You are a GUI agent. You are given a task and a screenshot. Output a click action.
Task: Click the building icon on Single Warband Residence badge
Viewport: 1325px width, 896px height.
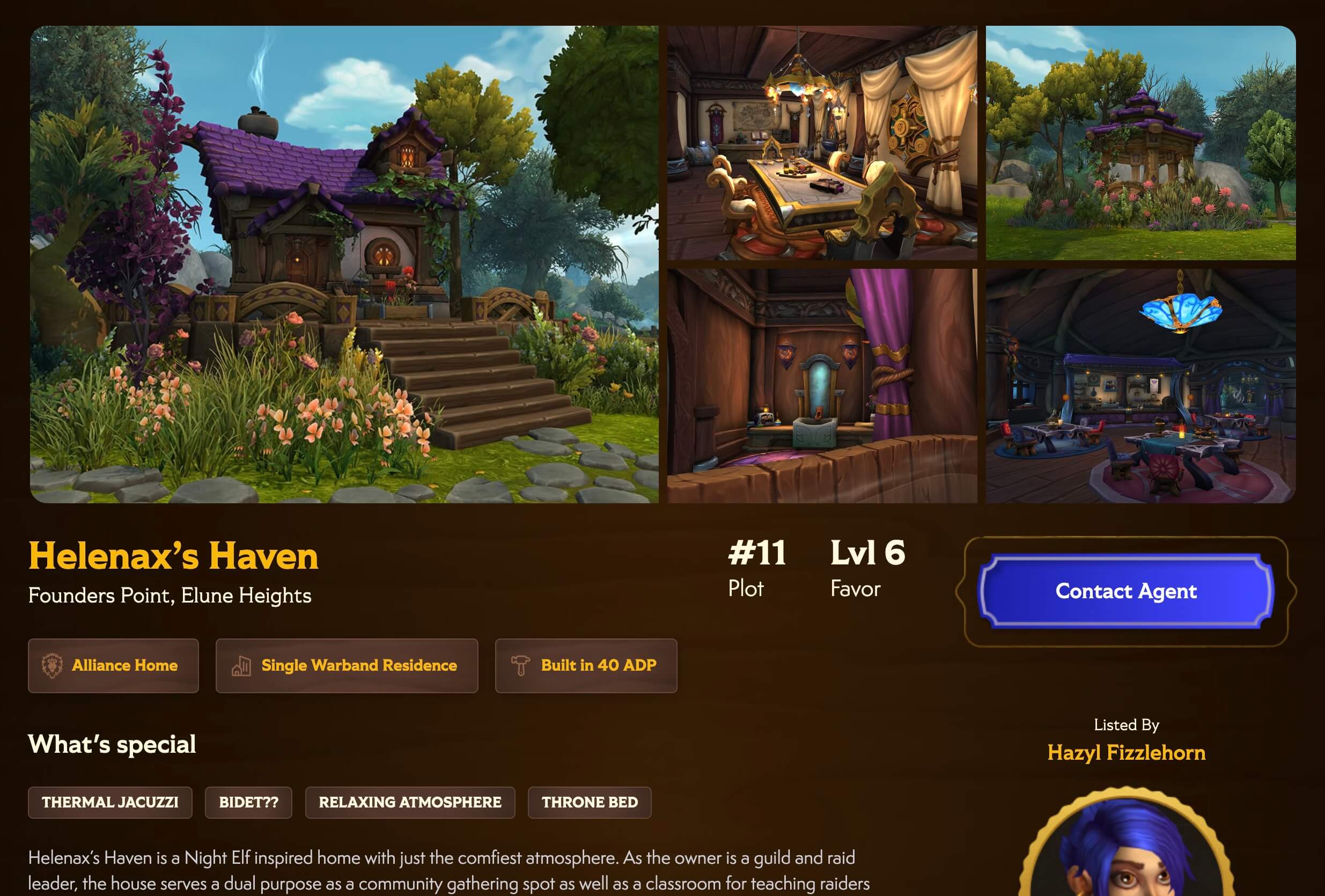point(242,666)
